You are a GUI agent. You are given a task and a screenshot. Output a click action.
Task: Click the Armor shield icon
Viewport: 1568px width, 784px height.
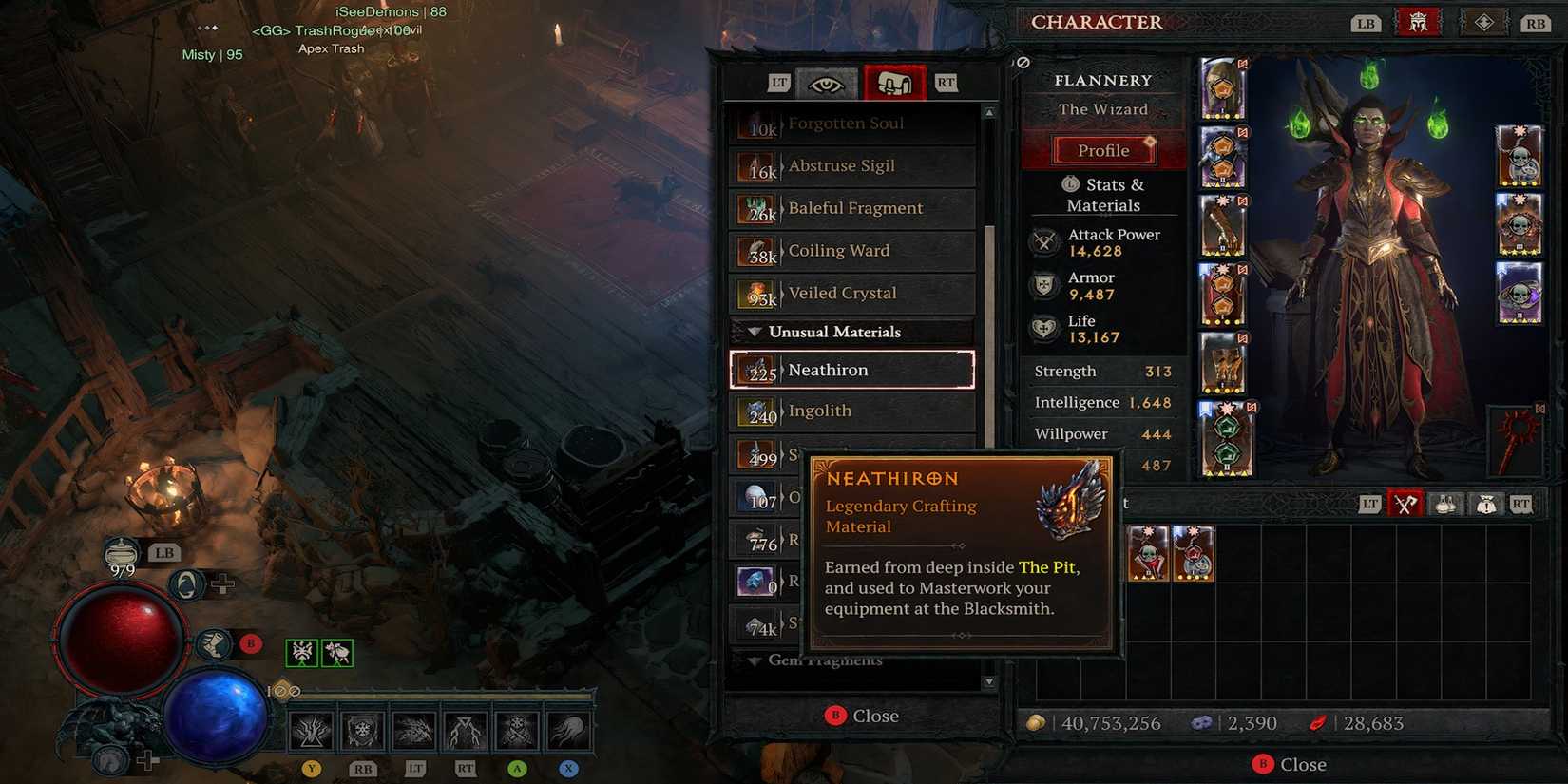[1045, 285]
